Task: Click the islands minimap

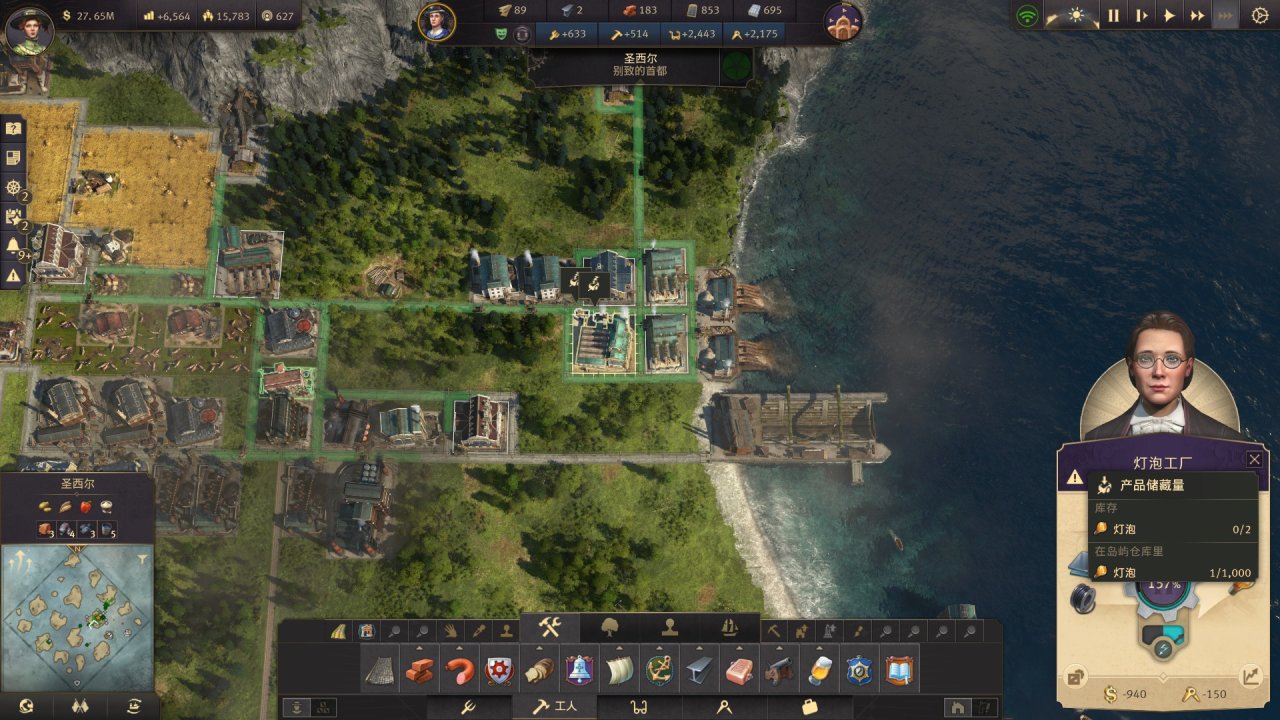Action: (77, 615)
